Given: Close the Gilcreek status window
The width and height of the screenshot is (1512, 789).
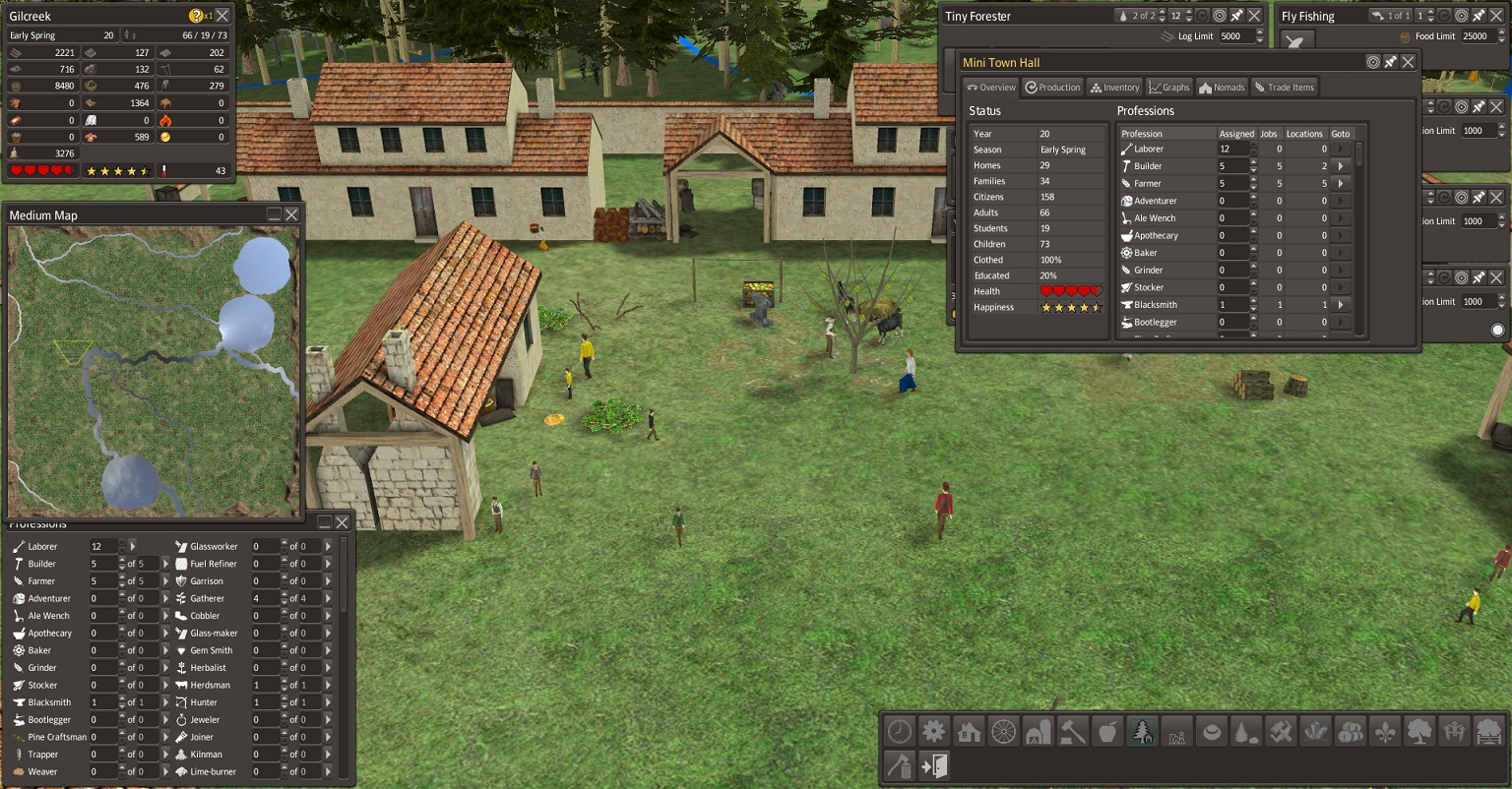Looking at the screenshot, I should 223,16.
